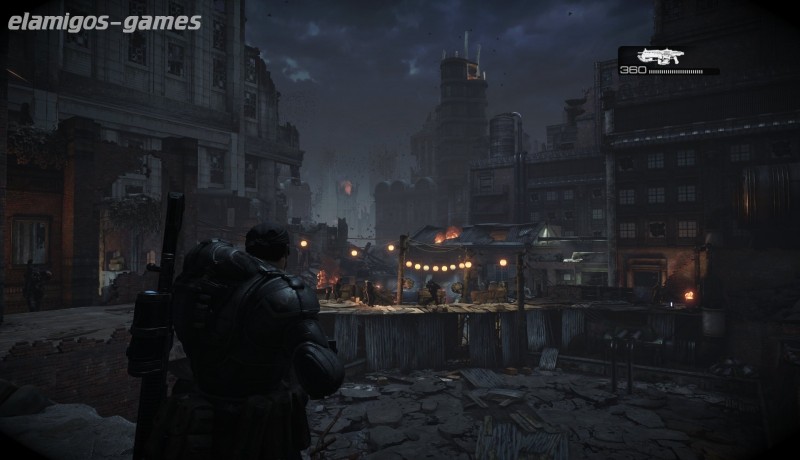Image resolution: width=800 pixels, height=460 pixels.
Task: Select the Lancer rifle weapon icon
Action: point(658,56)
